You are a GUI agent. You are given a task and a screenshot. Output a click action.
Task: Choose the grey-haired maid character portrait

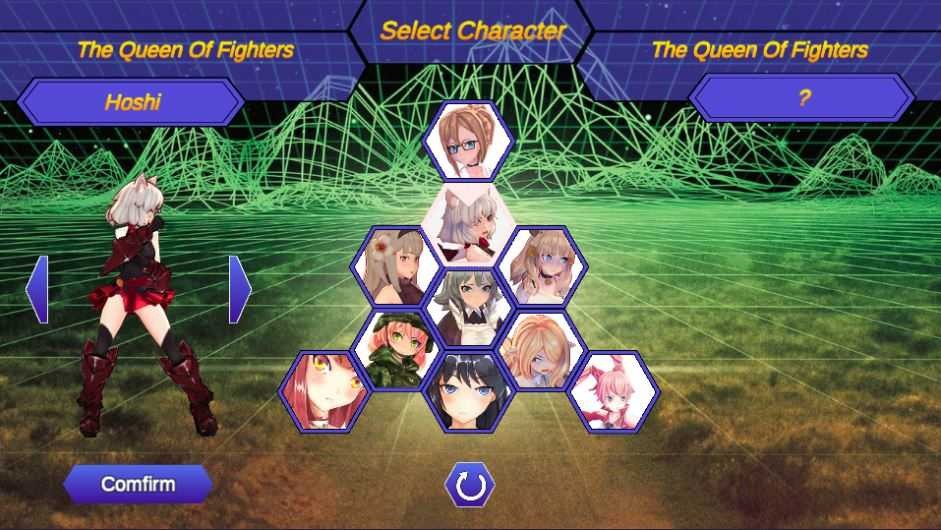467,303
